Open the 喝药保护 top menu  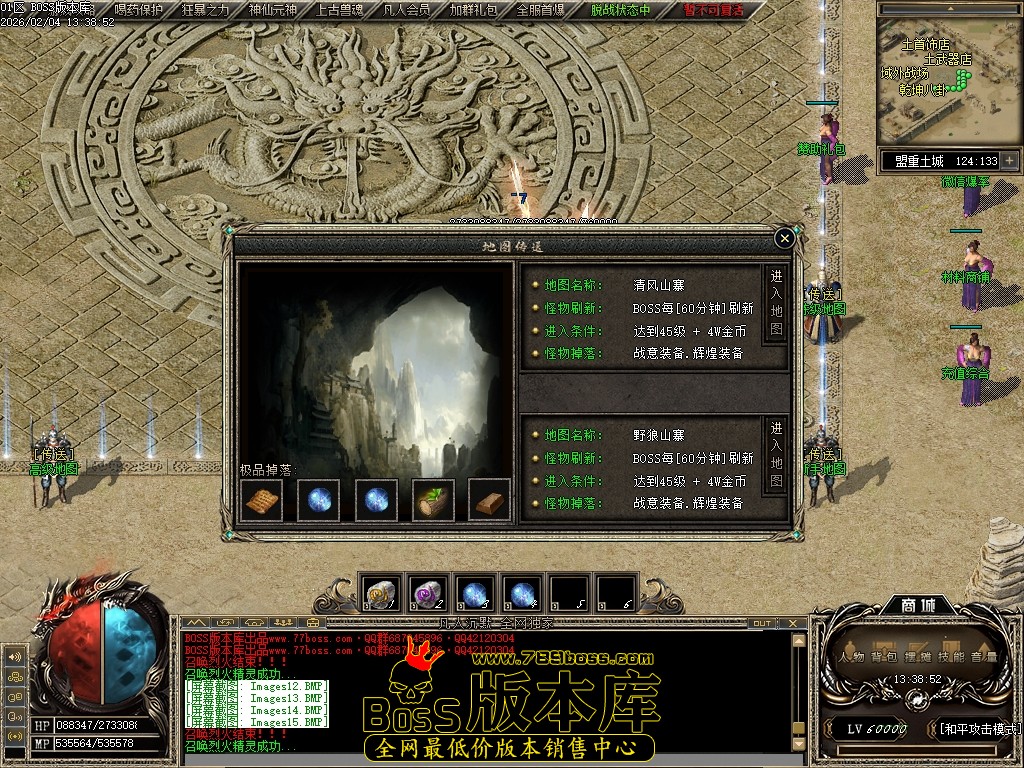coord(138,10)
